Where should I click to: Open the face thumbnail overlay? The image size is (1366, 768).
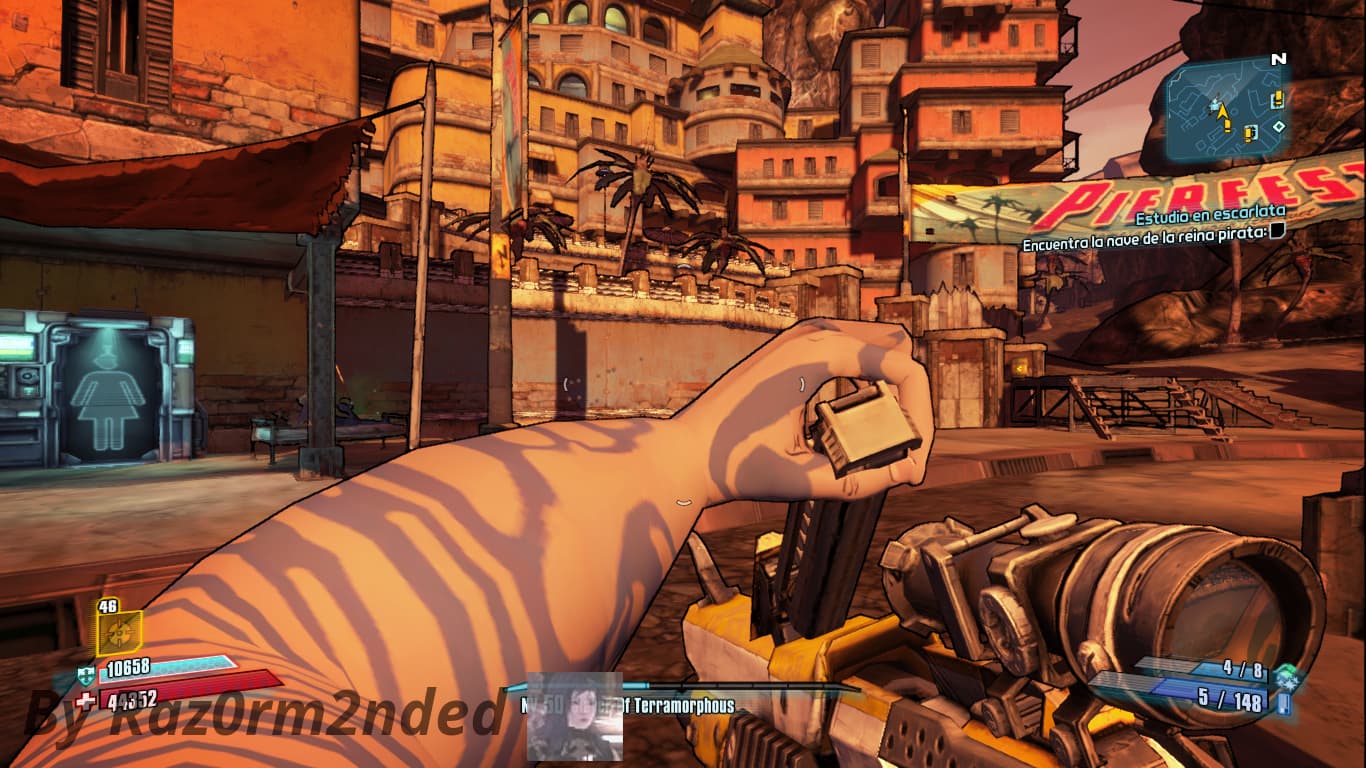tap(574, 716)
